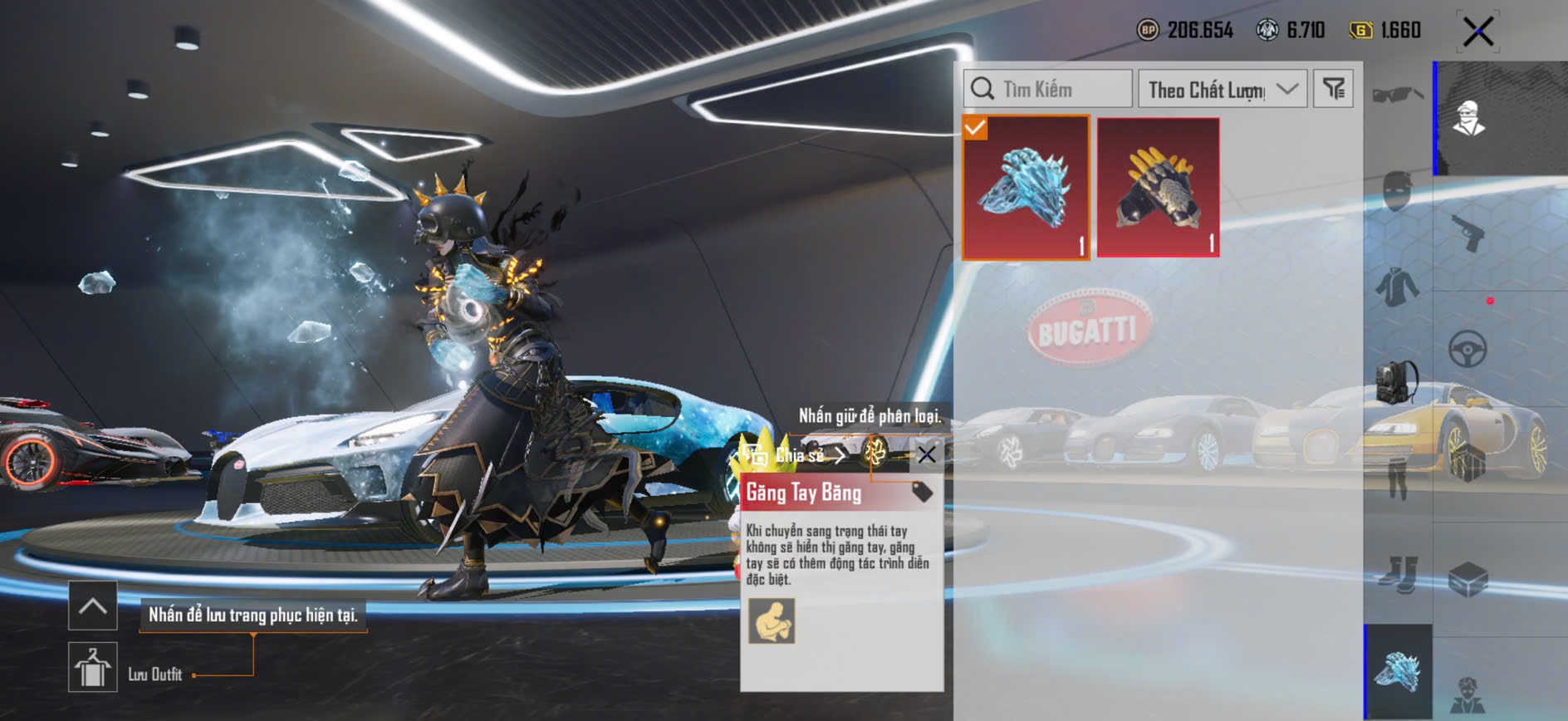The image size is (1568, 721).
Task: Tap the Chia sẻ share button
Action: point(793,455)
